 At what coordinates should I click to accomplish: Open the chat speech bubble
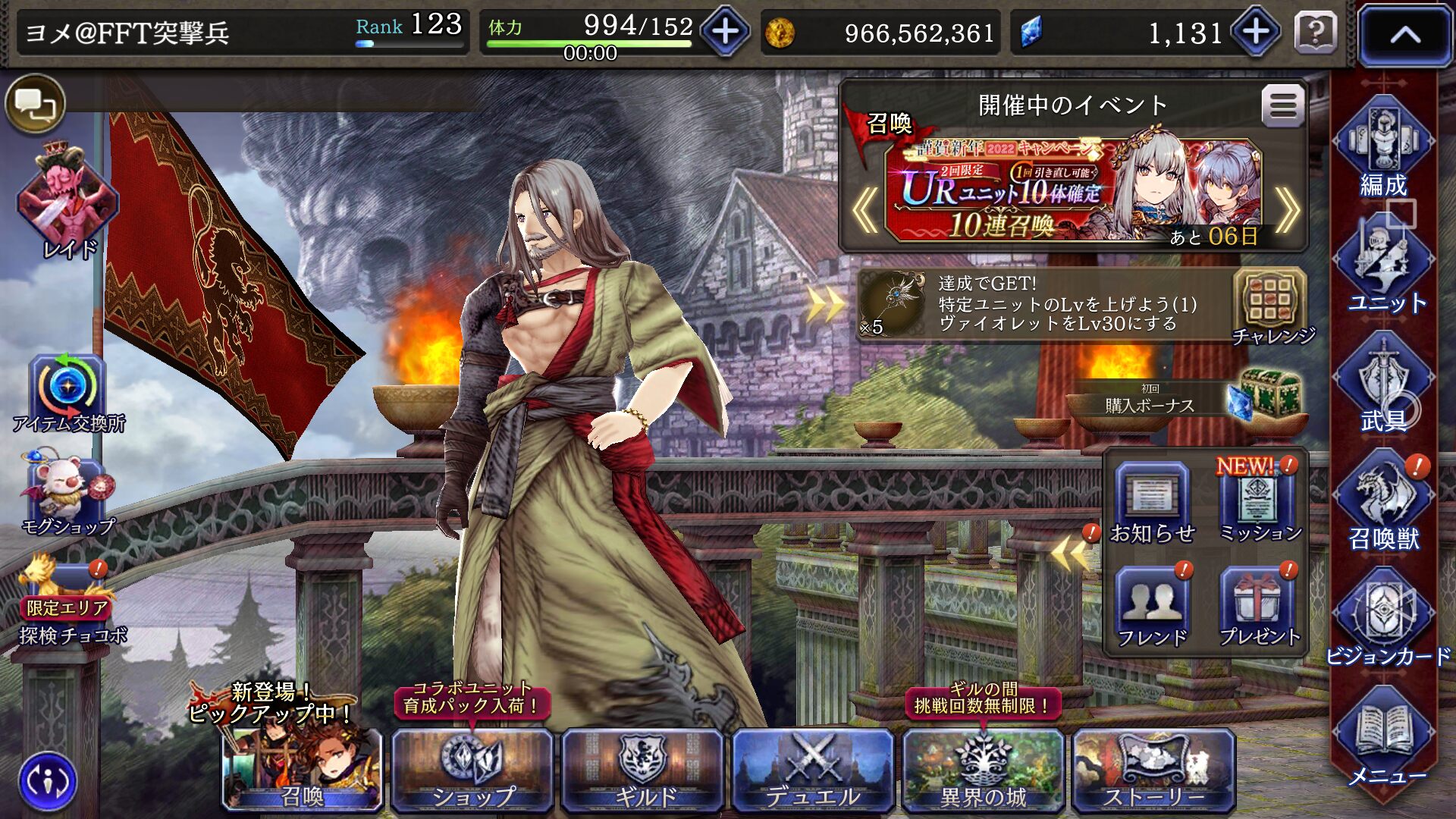click(x=35, y=104)
